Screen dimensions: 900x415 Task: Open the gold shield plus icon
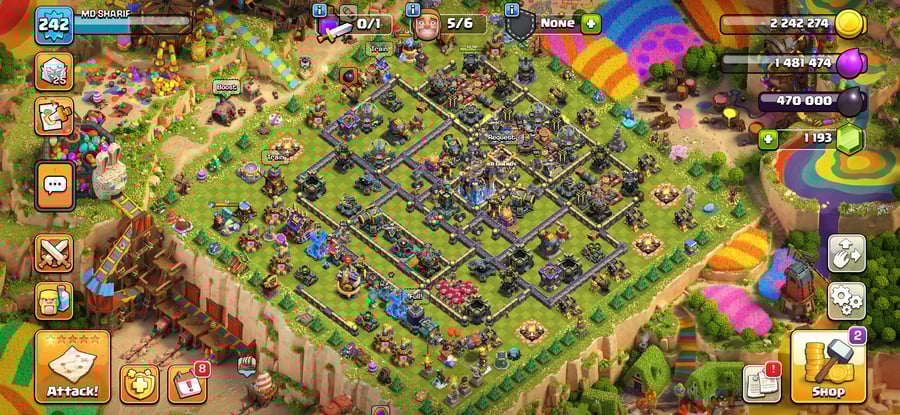pos(139,383)
